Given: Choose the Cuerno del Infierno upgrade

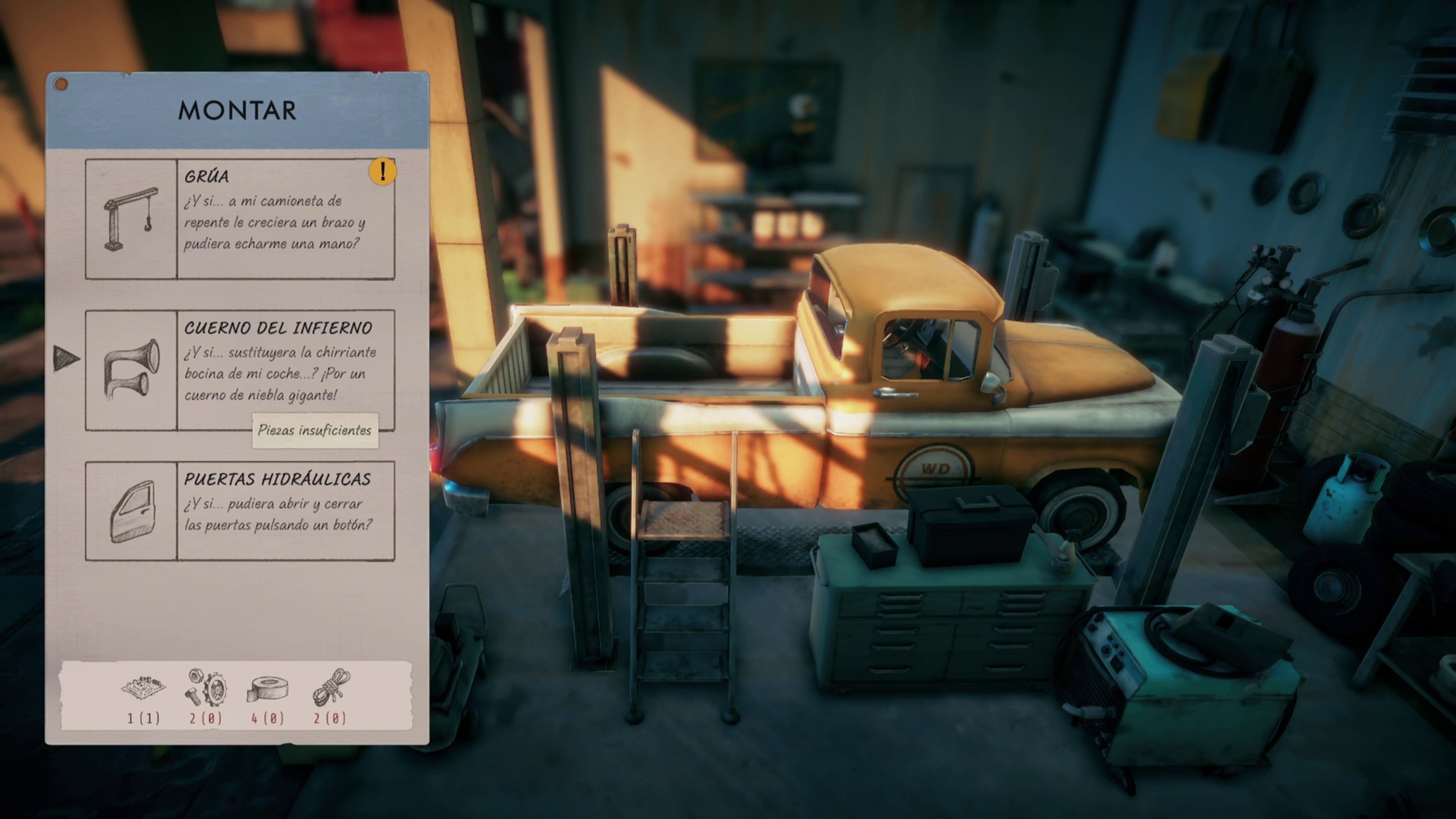Looking at the screenshot, I should point(240,370).
